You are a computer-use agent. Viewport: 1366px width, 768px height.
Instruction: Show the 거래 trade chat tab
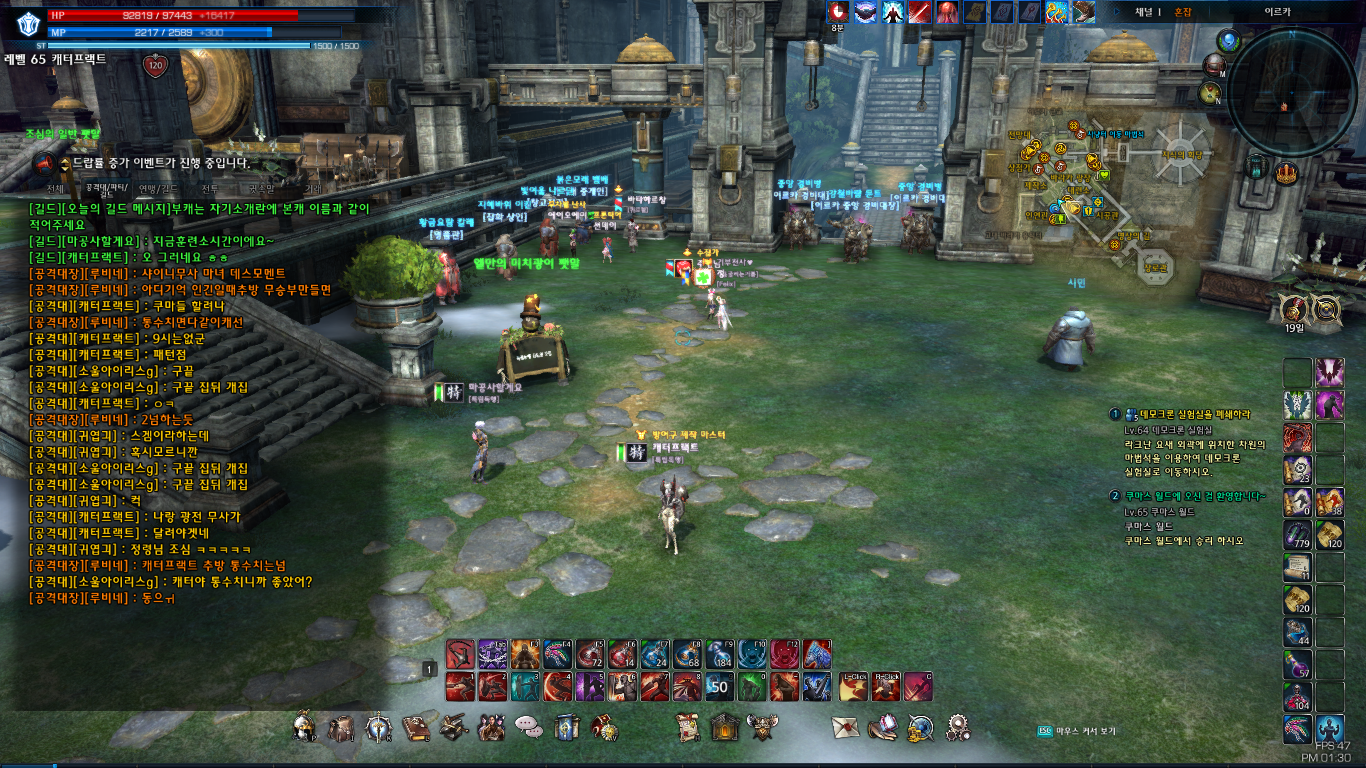click(x=313, y=188)
